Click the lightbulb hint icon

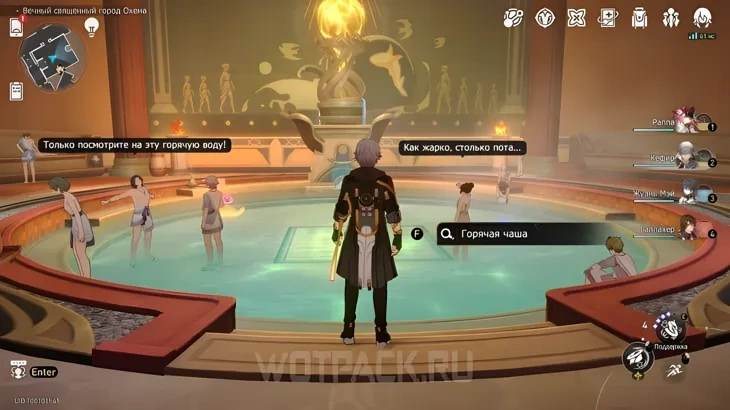(92, 26)
